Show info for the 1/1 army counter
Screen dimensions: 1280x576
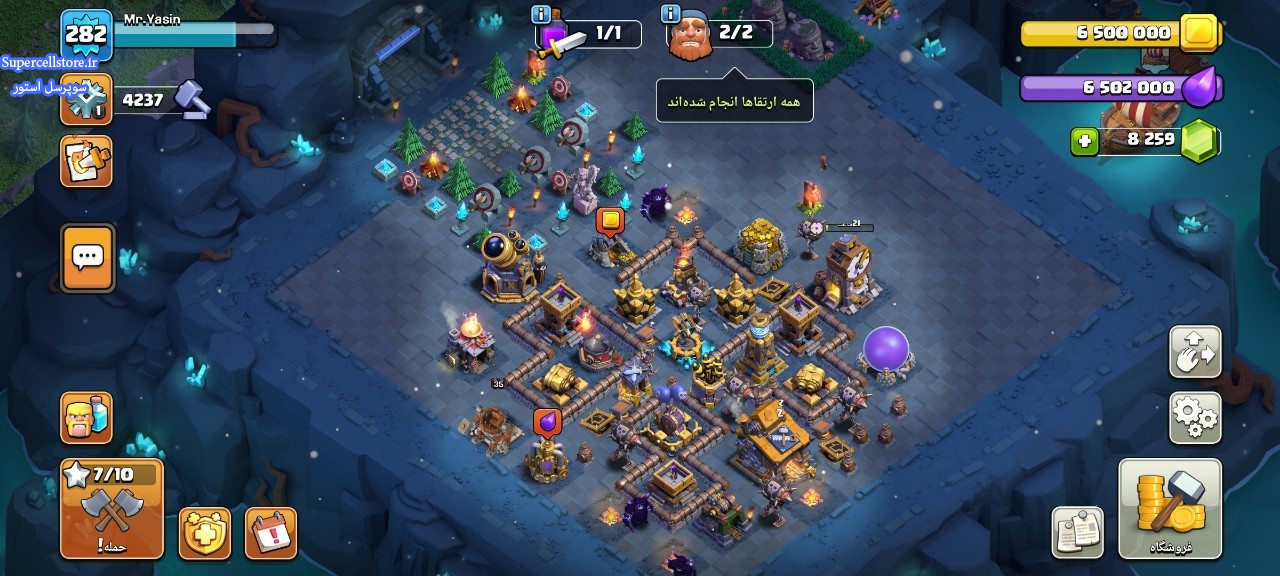(542, 14)
